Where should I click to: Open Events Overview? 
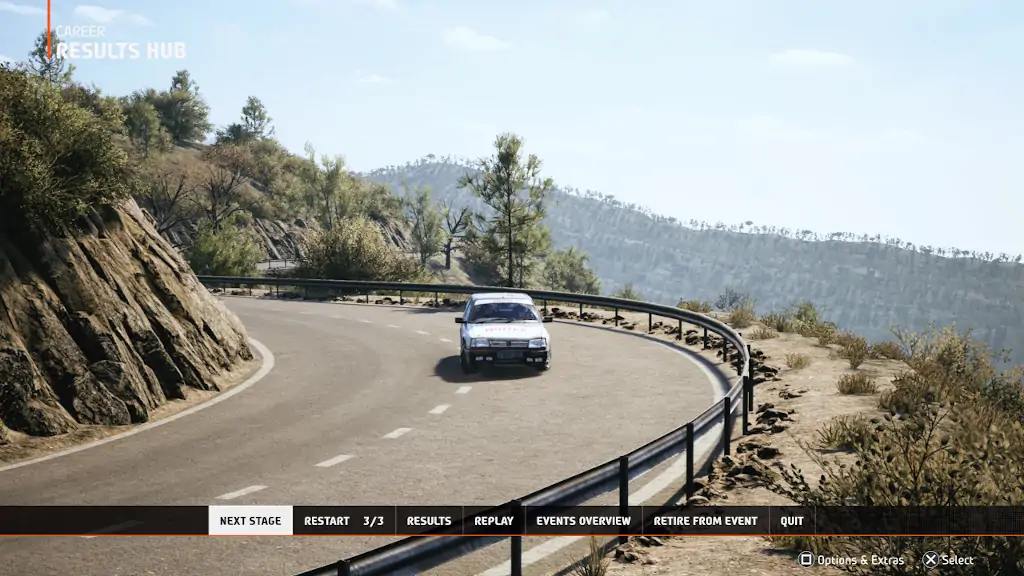pyautogui.click(x=583, y=521)
